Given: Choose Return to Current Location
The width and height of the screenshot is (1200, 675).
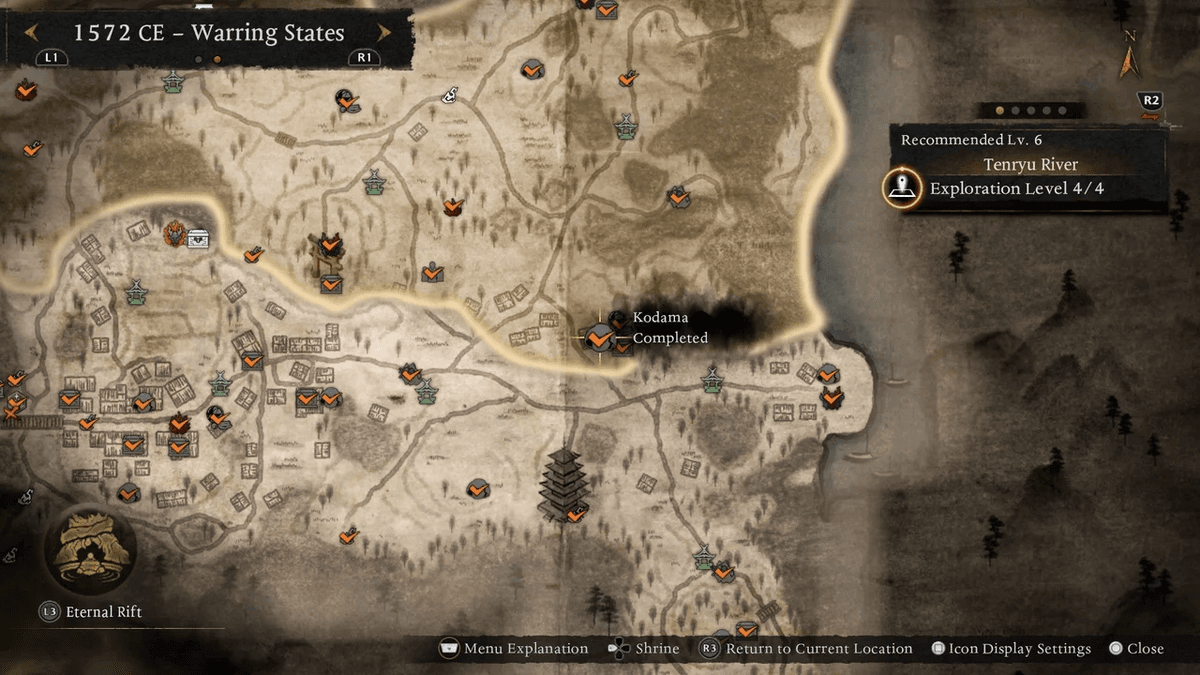Looking at the screenshot, I should [807, 649].
